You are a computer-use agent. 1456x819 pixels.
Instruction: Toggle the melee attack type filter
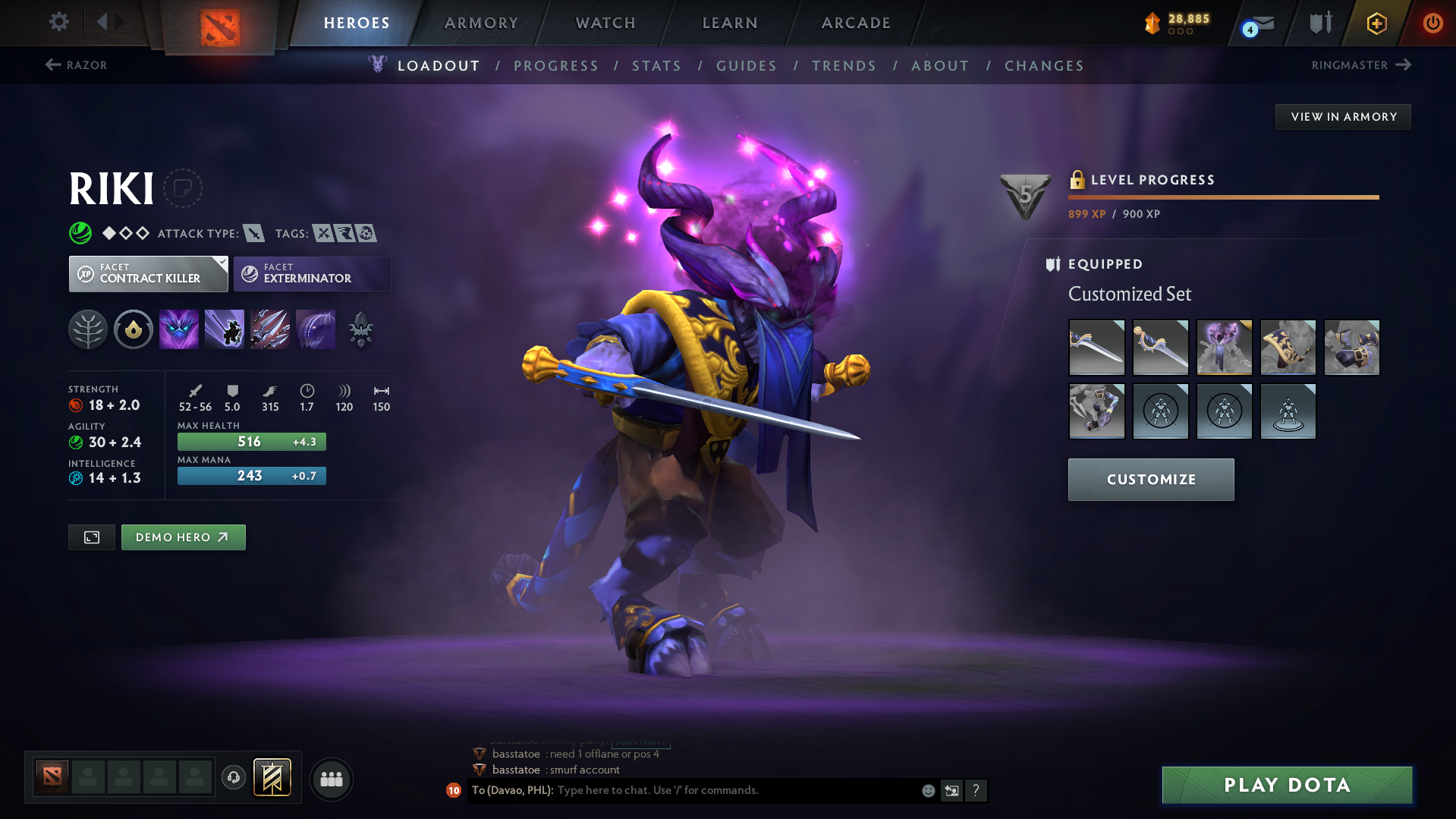point(253,233)
